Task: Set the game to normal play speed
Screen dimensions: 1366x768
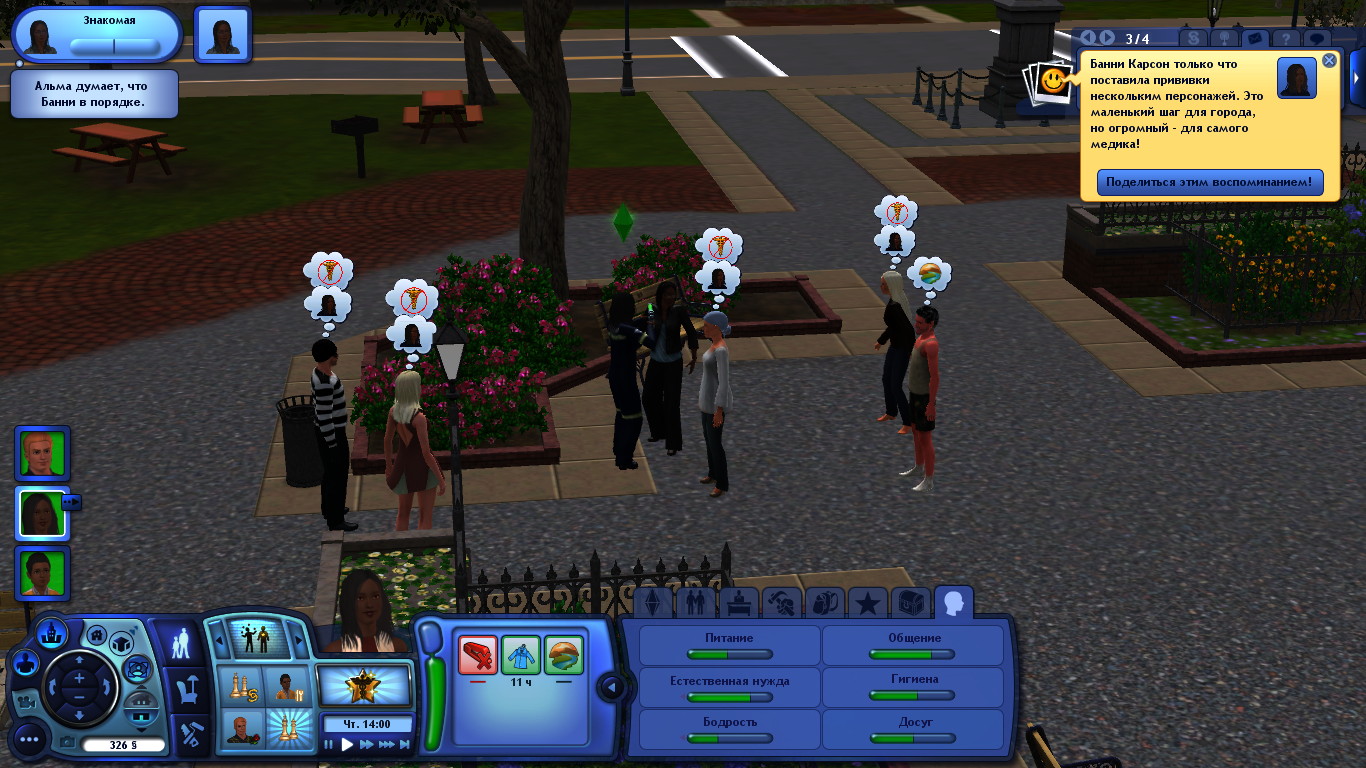Action: click(348, 744)
